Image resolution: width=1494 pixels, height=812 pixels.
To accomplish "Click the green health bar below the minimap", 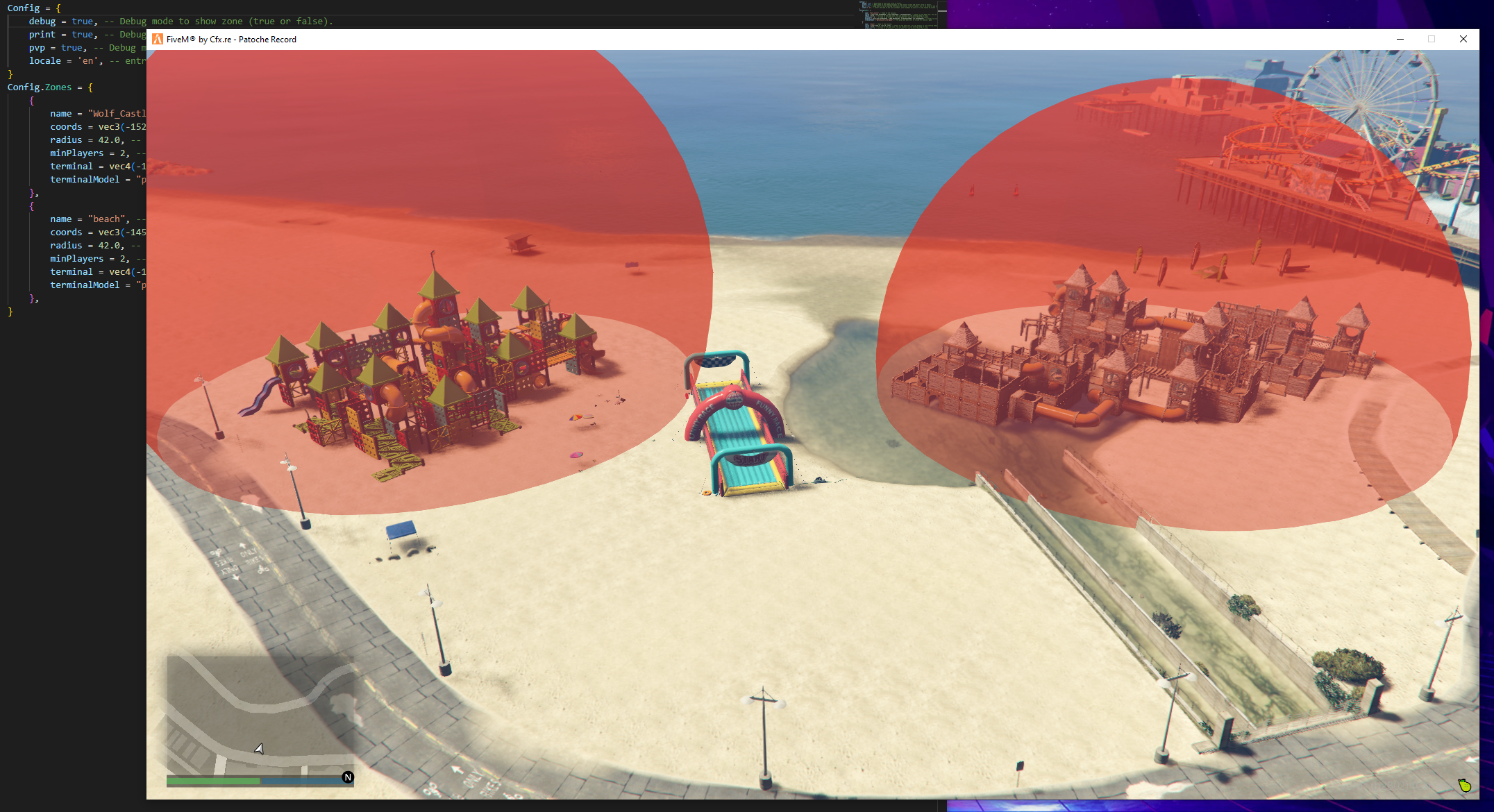I will [212, 781].
